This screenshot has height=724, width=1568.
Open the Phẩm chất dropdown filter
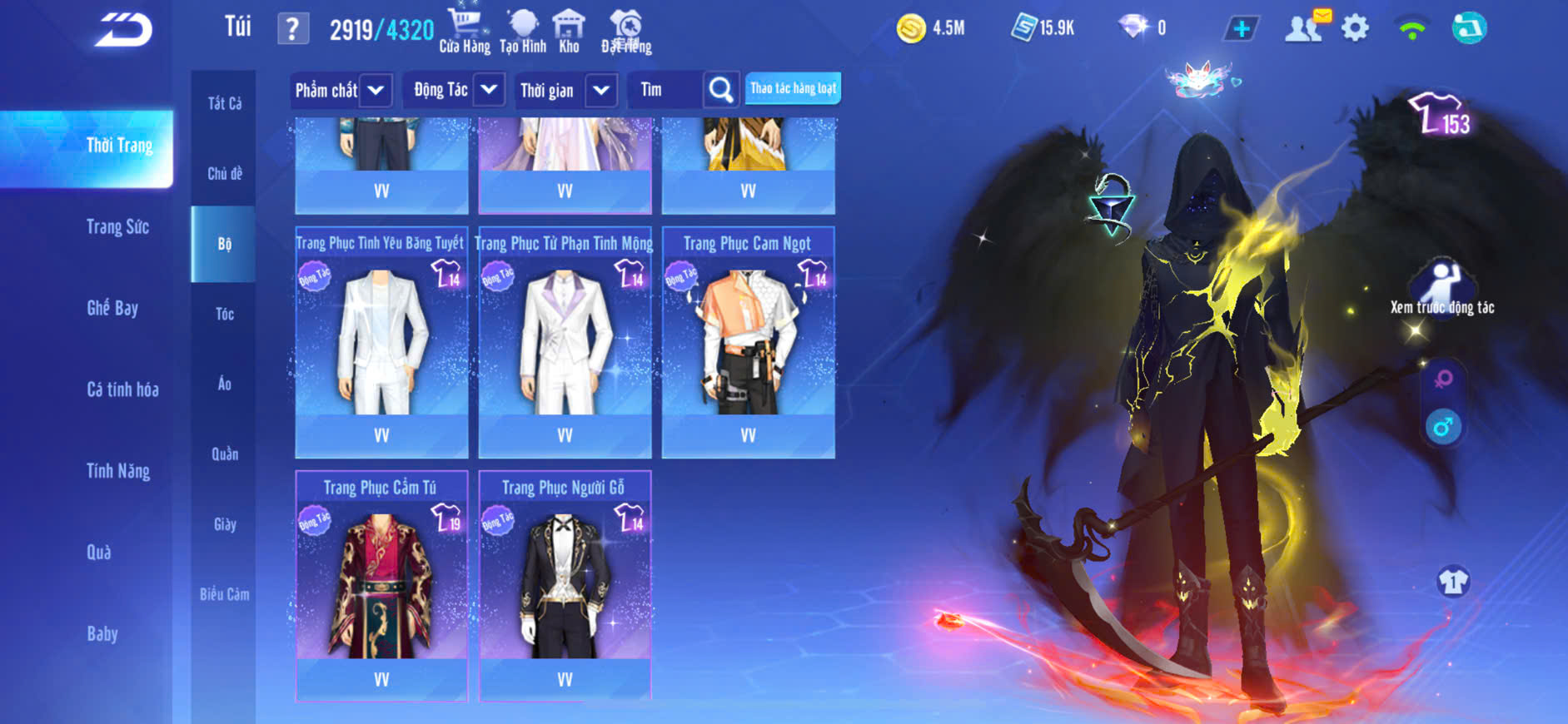click(x=341, y=90)
